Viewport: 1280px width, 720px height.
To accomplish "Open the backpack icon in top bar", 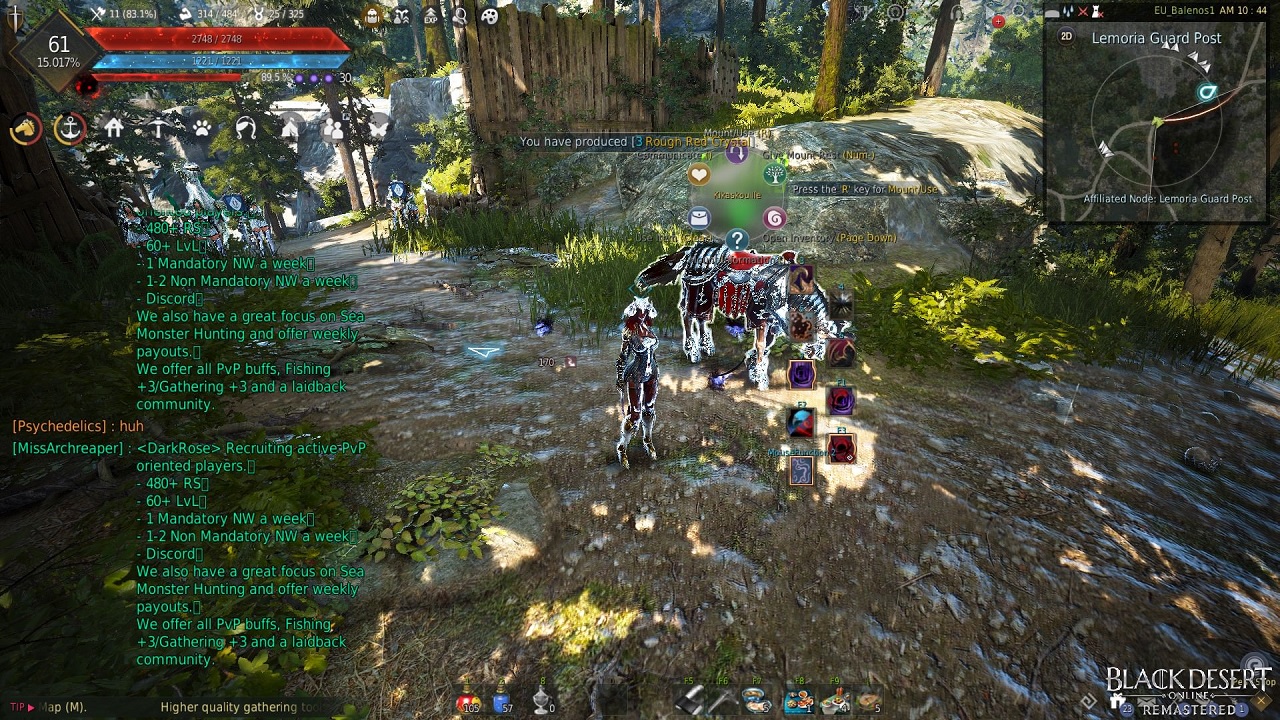I will [372, 15].
